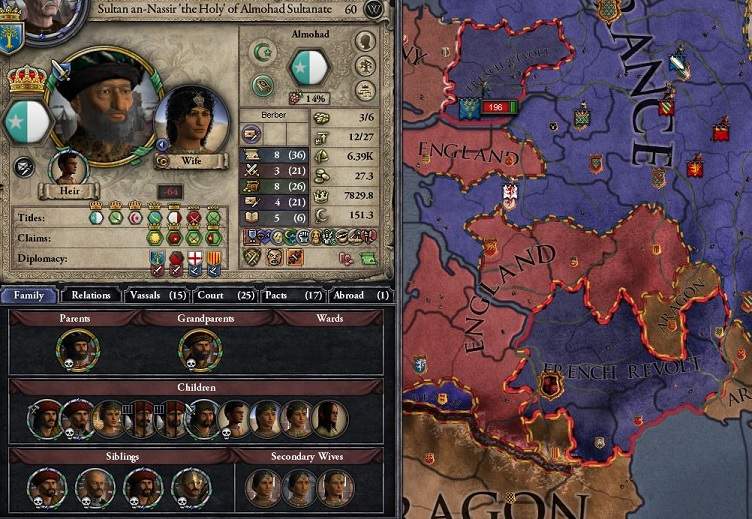Screen dimensions: 752x519
Task: Click the crowned primary title shield beside ruler
Action: [x=27, y=108]
